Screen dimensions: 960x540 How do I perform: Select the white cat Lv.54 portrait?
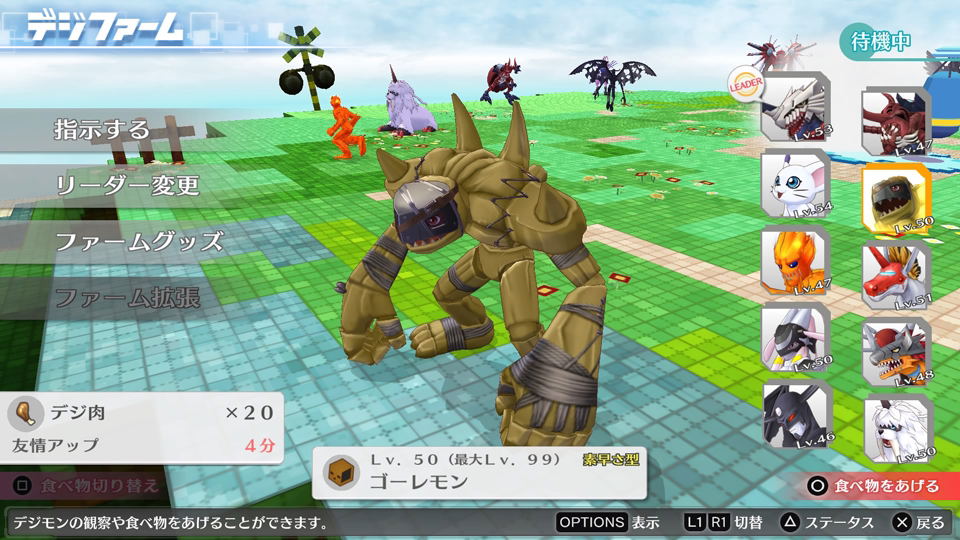point(794,183)
